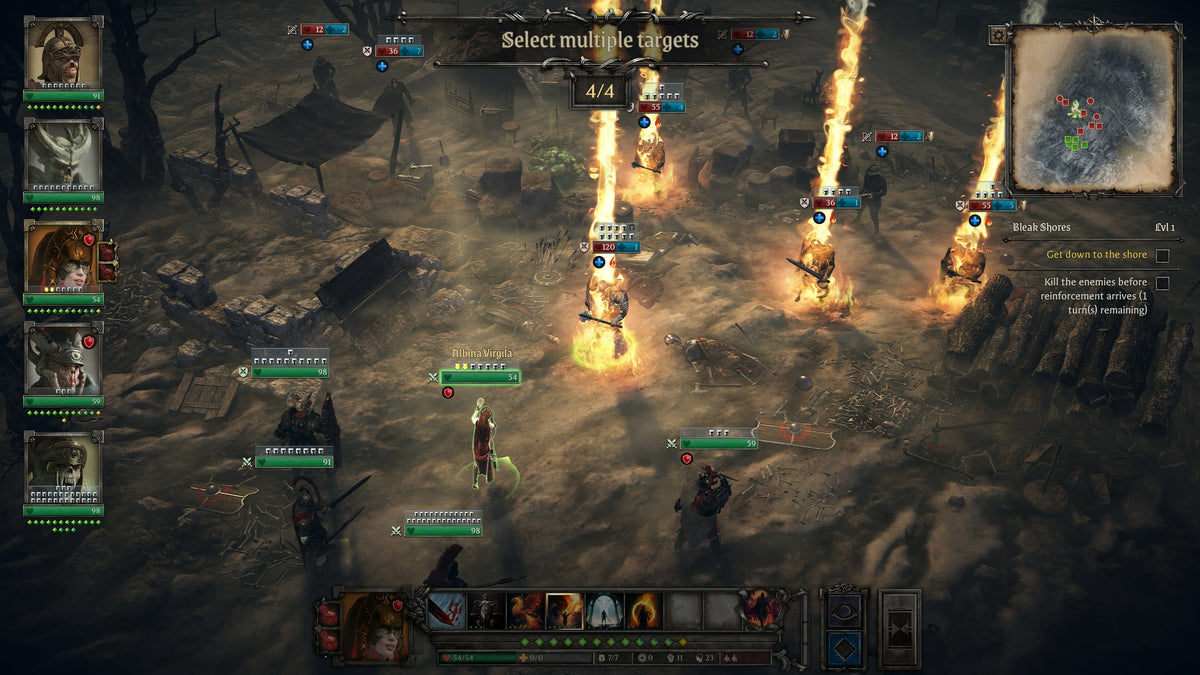Open the minimap gear settings
Screen dimensions: 1200x675
tap(997, 35)
